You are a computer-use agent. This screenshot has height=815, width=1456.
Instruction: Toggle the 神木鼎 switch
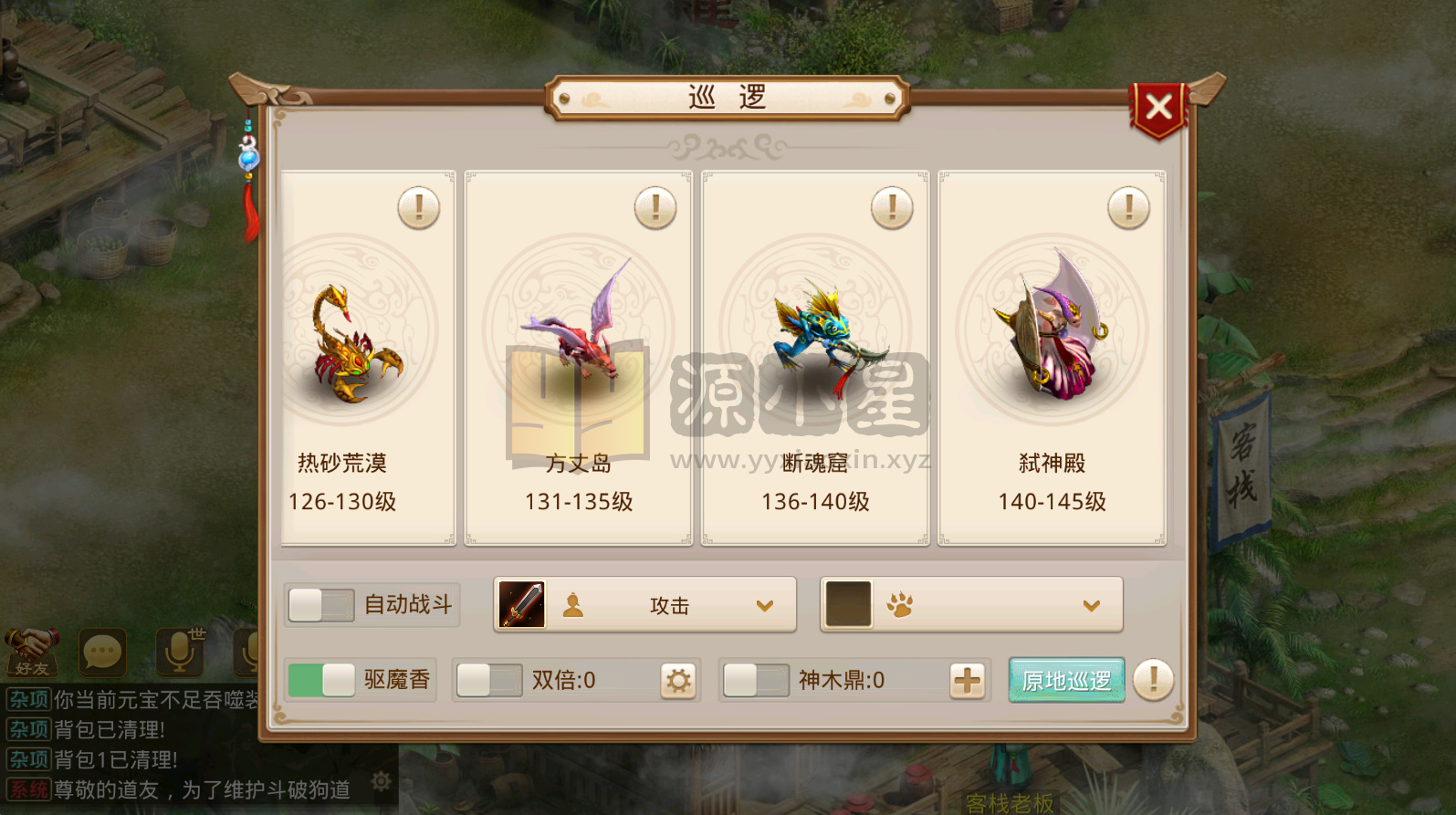755,680
